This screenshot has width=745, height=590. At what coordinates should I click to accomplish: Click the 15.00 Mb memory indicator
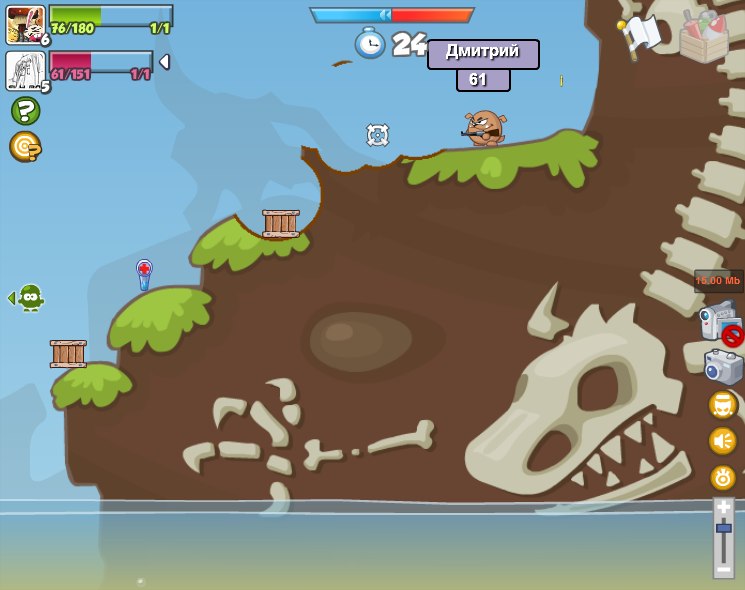(x=718, y=281)
